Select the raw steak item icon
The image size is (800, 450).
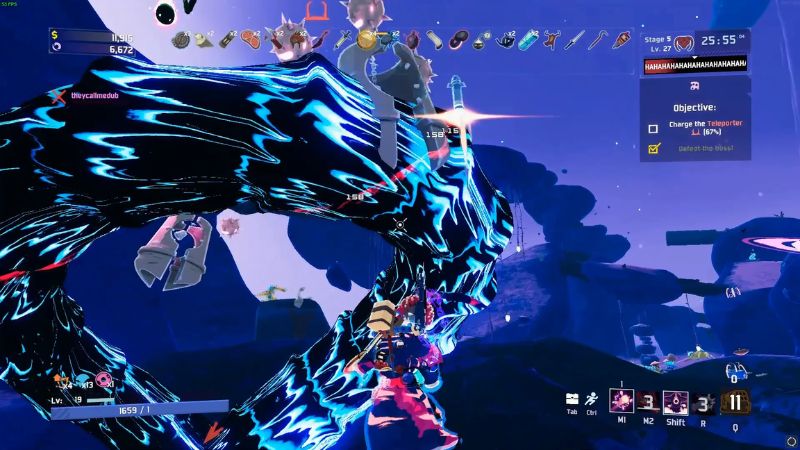point(248,40)
